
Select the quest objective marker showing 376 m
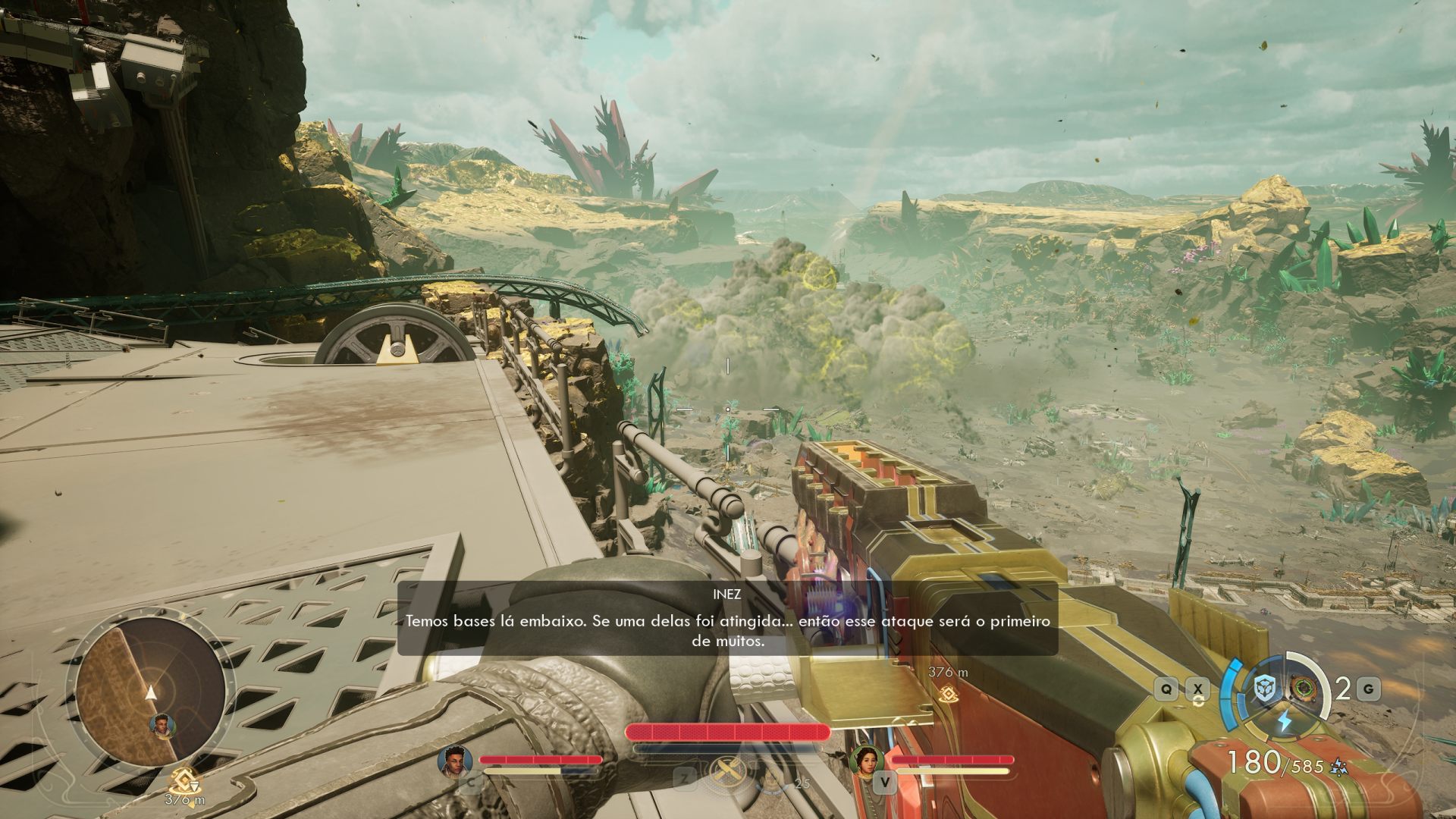point(947,681)
